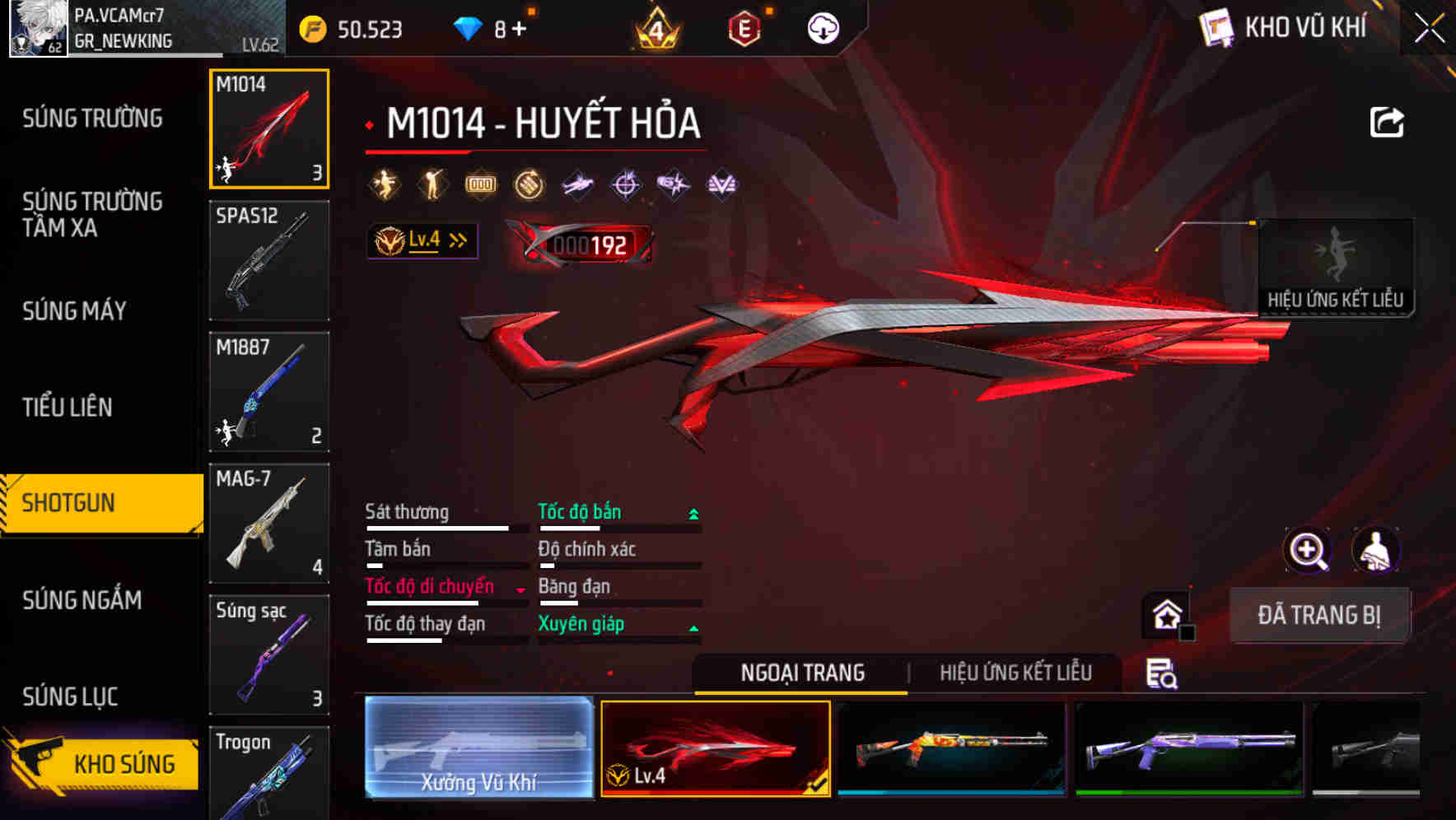Click the magnifying glass zoom icon near weapon
This screenshot has height=820, width=1456.
tap(1306, 550)
